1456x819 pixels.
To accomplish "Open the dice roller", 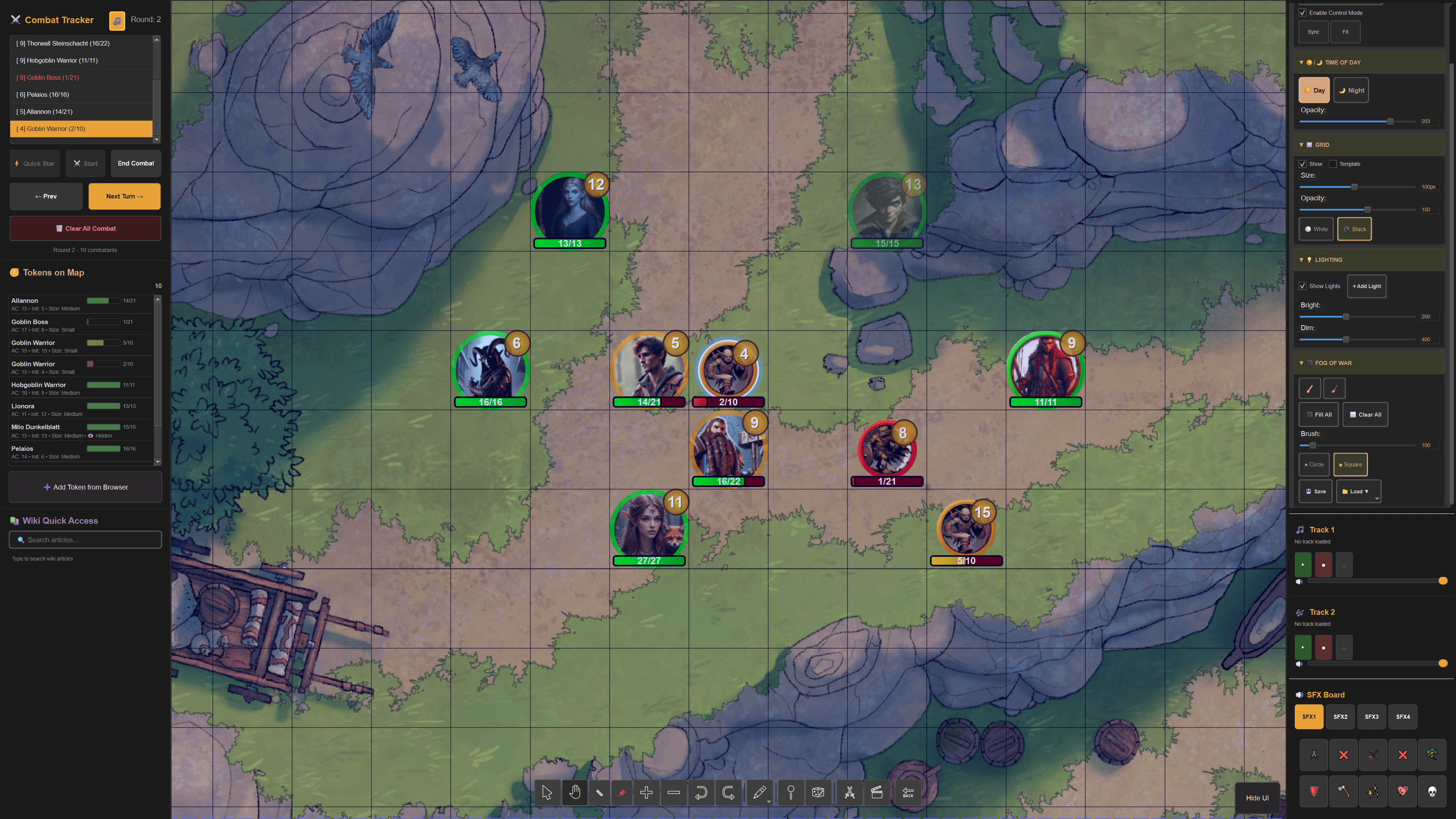I will [x=818, y=792].
